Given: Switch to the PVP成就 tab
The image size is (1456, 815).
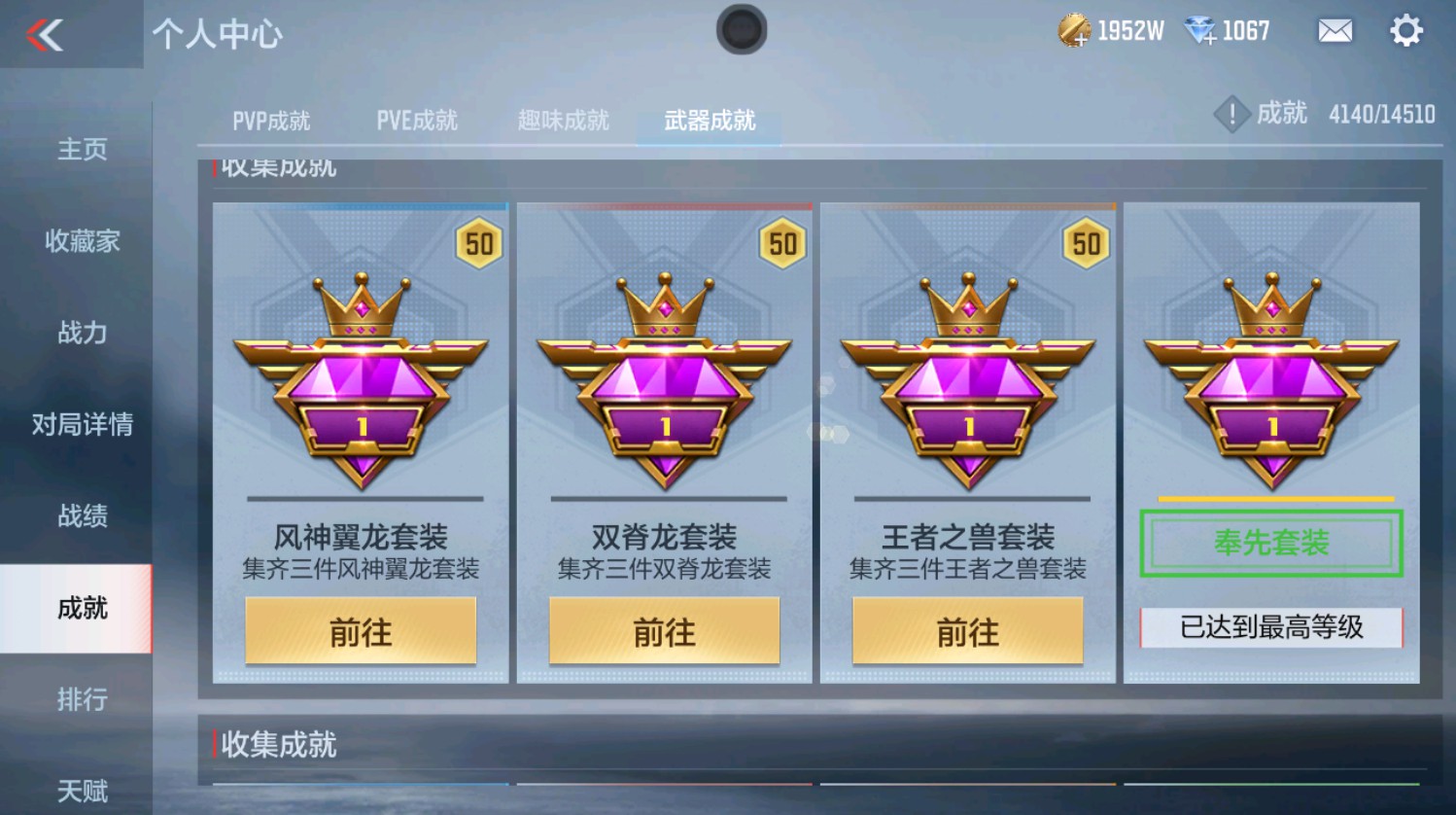Looking at the screenshot, I should point(272,121).
